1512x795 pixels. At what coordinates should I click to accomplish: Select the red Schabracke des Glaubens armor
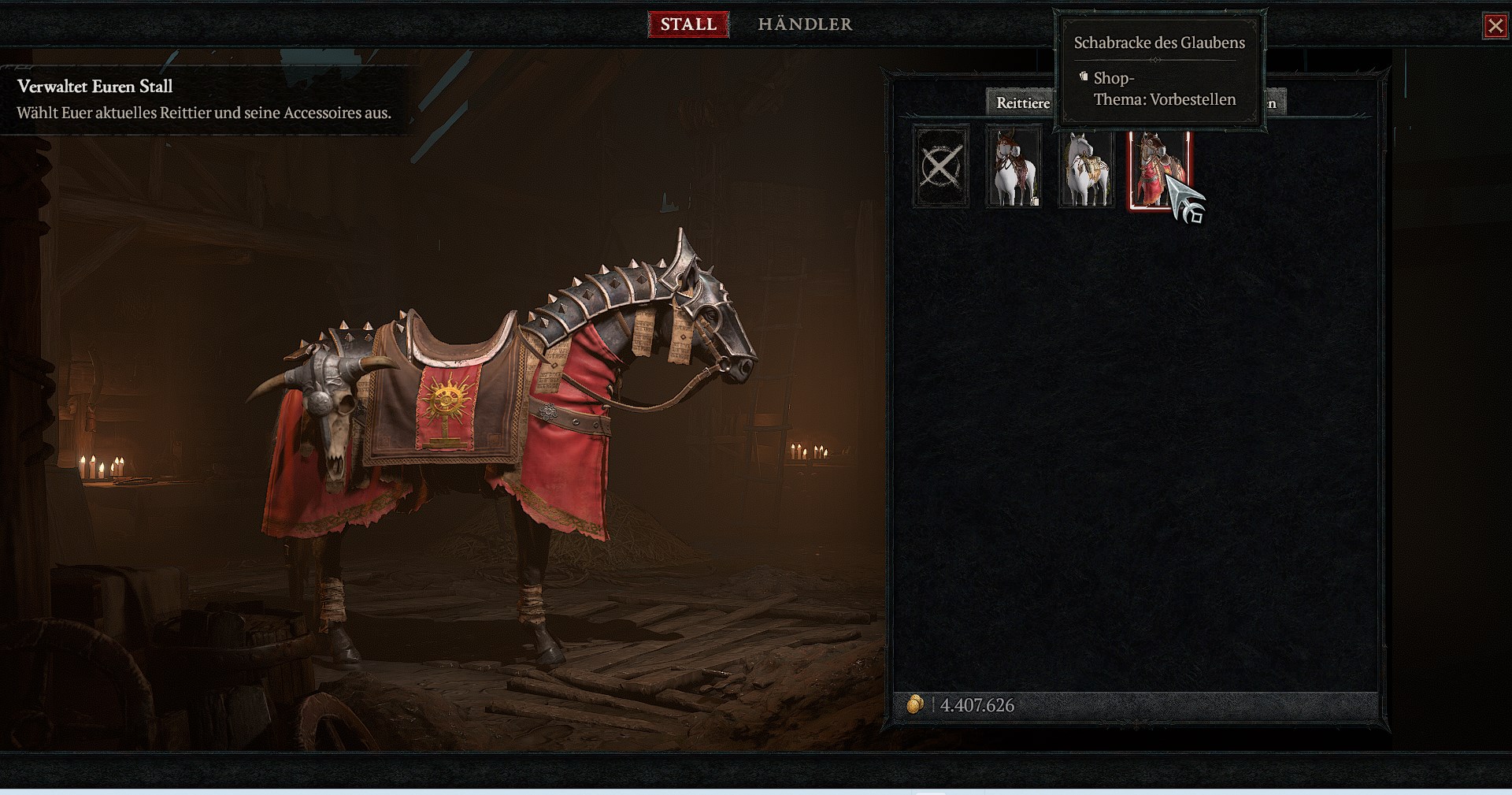(1156, 170)
